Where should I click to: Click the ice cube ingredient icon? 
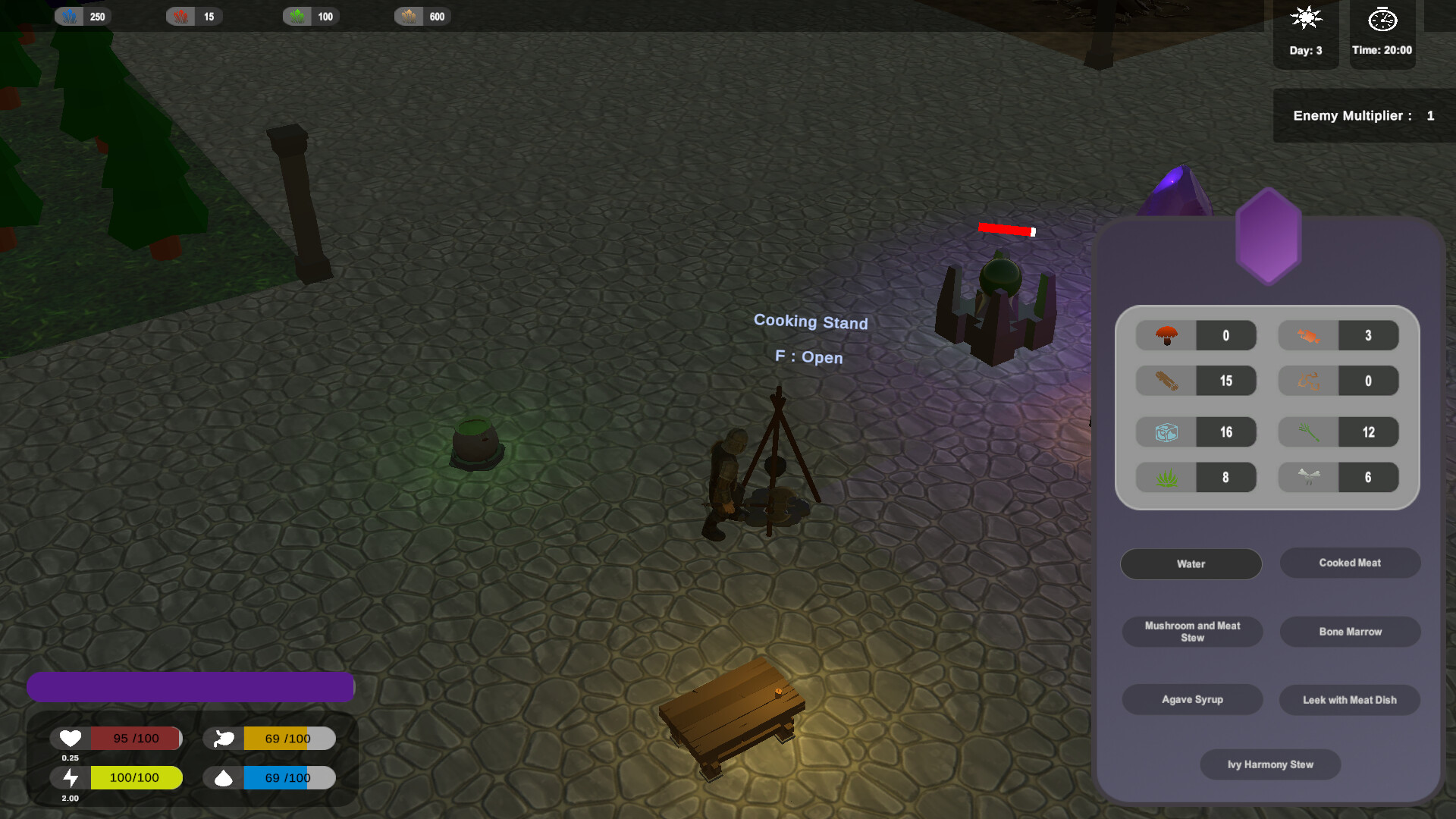point(1165,431)
